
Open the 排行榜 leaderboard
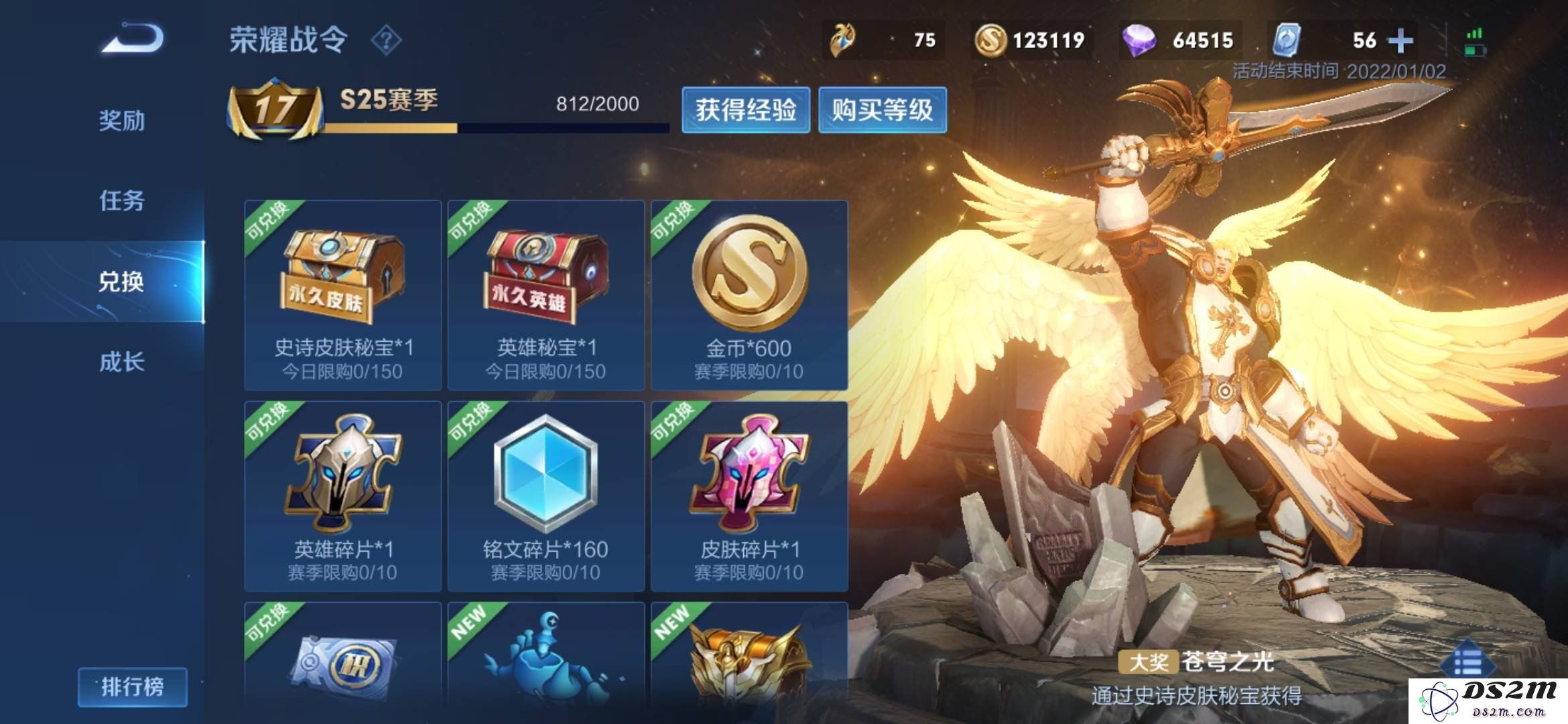(x=132, y=686)
